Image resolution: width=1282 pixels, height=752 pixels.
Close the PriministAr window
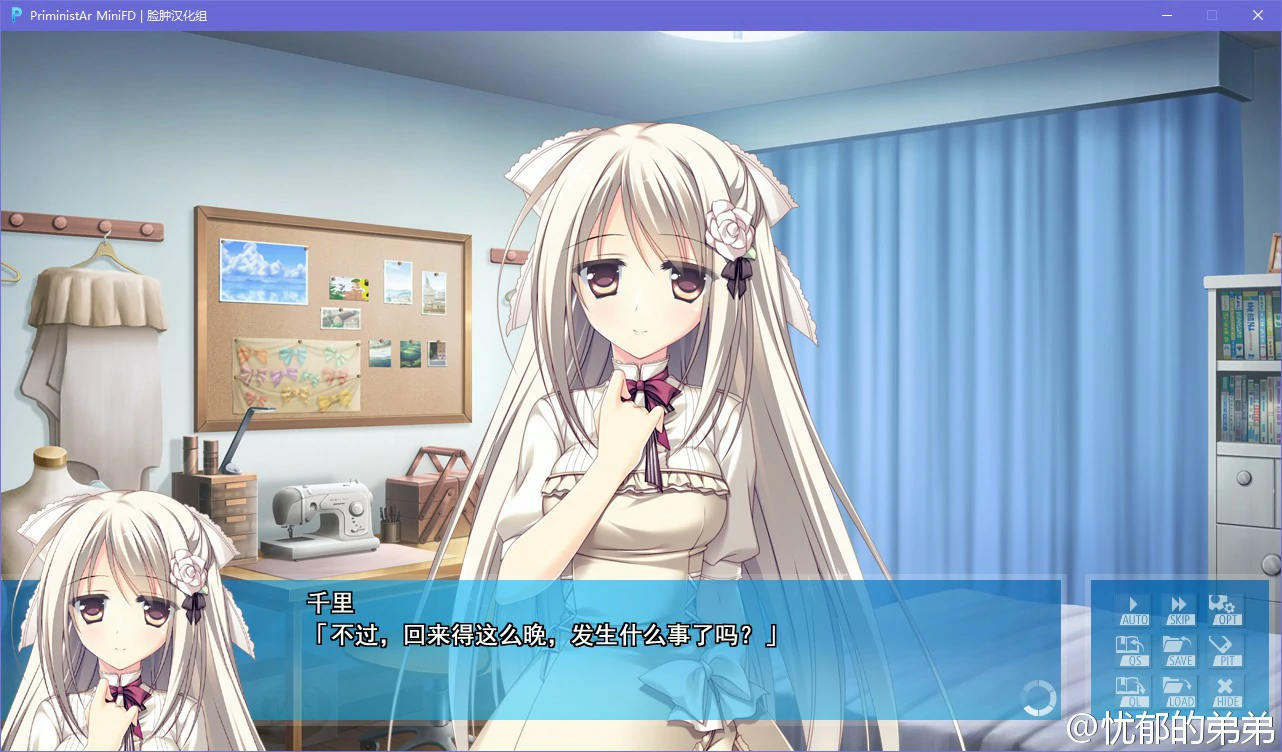[x=1257, y=15]
